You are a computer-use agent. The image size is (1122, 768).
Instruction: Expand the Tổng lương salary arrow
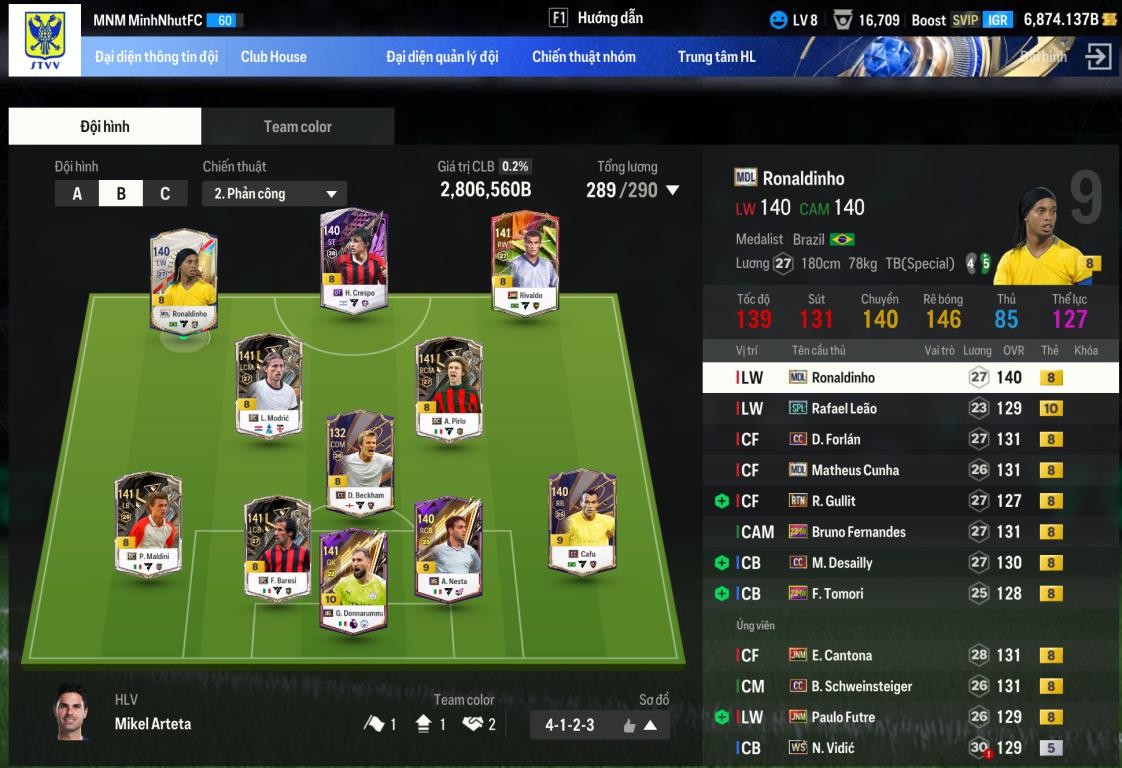pos(673,190)
